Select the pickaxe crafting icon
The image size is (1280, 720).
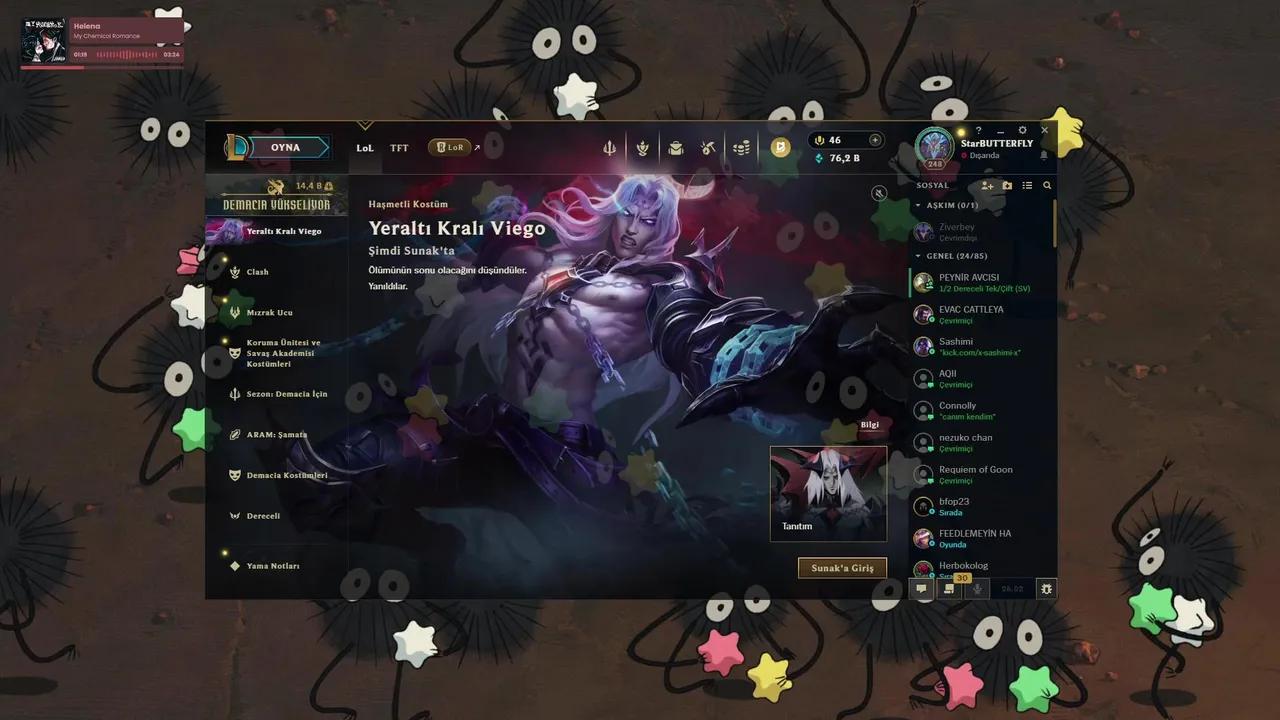pos(708,146)
